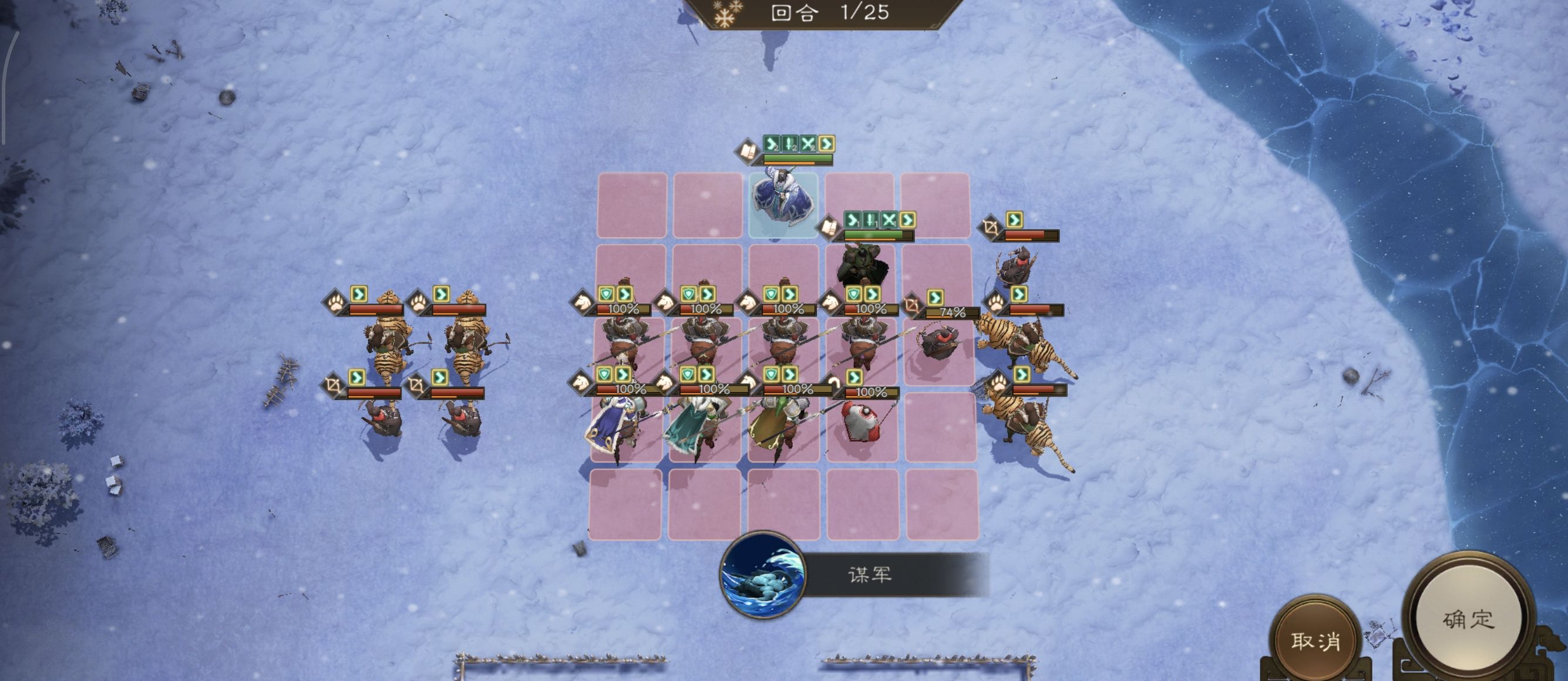
Task: Click the hook insignia next to the red-shield unit
Action: (835, 382)
